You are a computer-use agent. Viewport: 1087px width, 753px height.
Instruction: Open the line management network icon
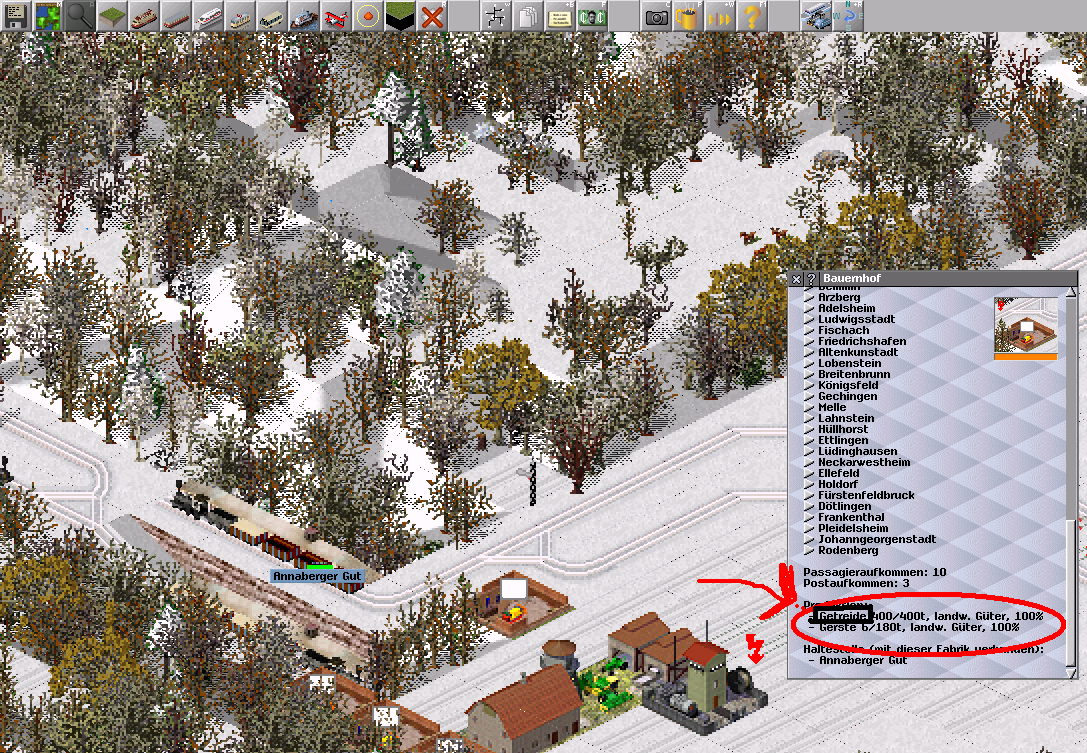click(x=496, y=16)
